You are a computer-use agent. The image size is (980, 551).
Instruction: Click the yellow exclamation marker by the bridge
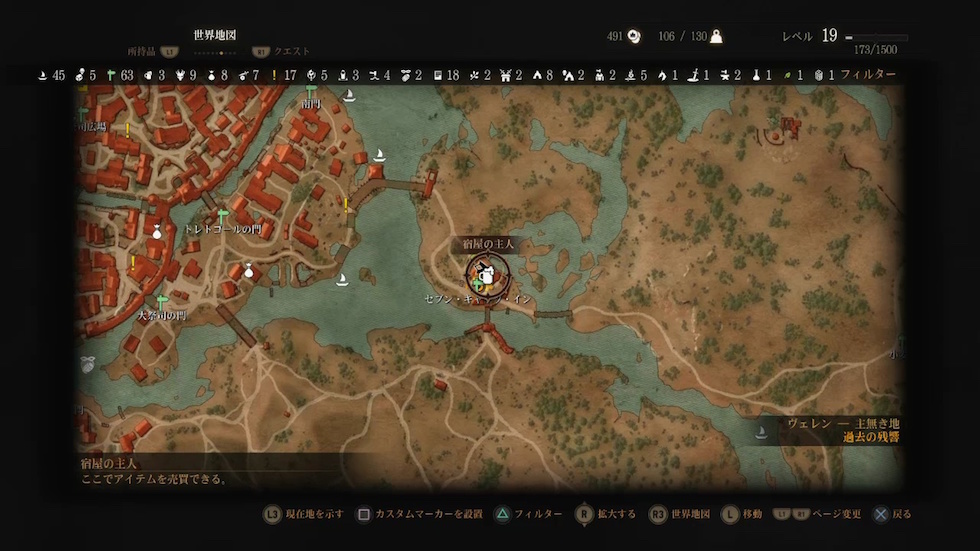click(x=346, y=204)
